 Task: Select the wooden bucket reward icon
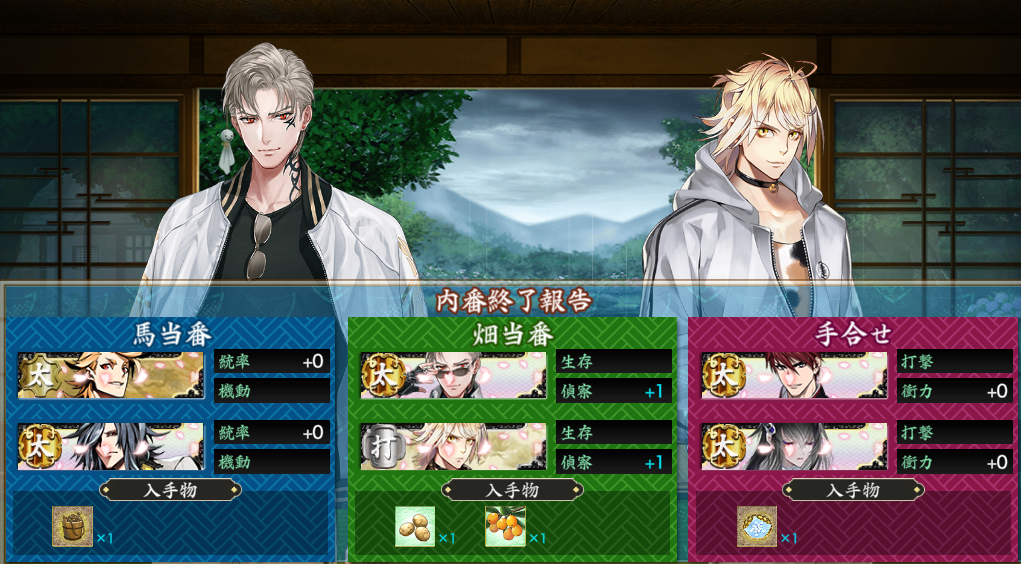coord(73,526)
